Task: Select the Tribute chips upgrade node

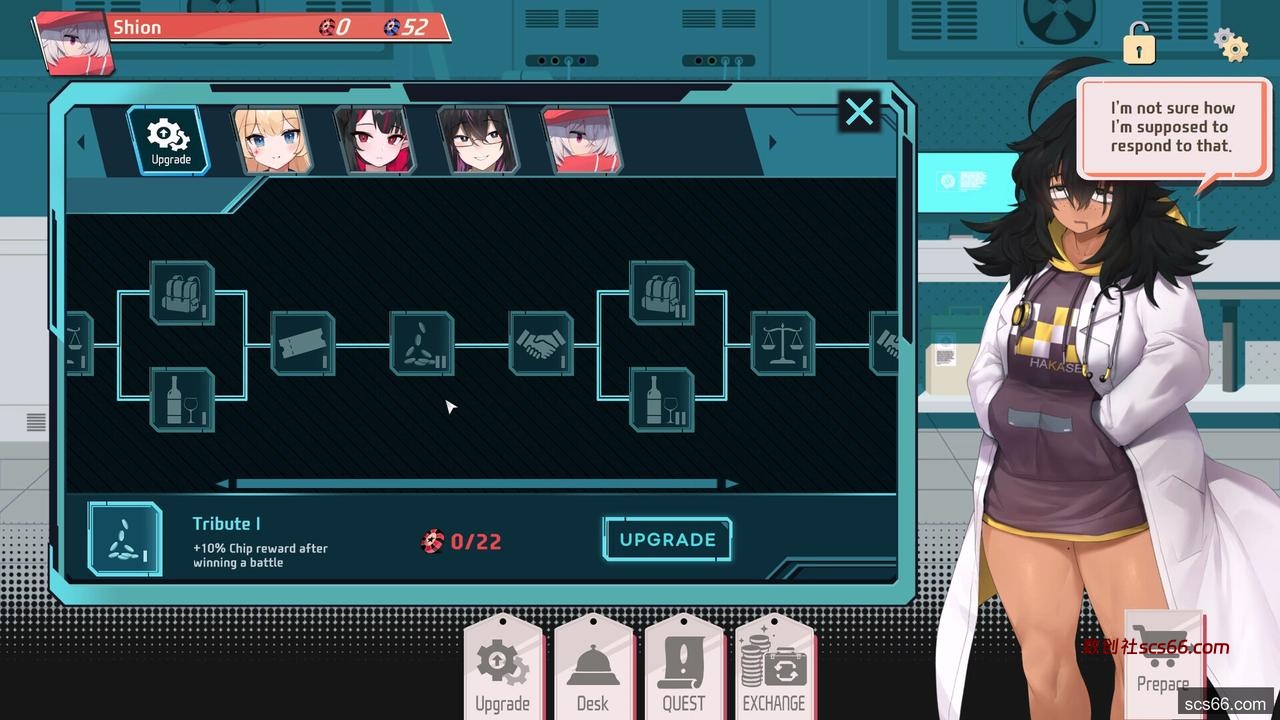Action: click(x=421, y=344)
